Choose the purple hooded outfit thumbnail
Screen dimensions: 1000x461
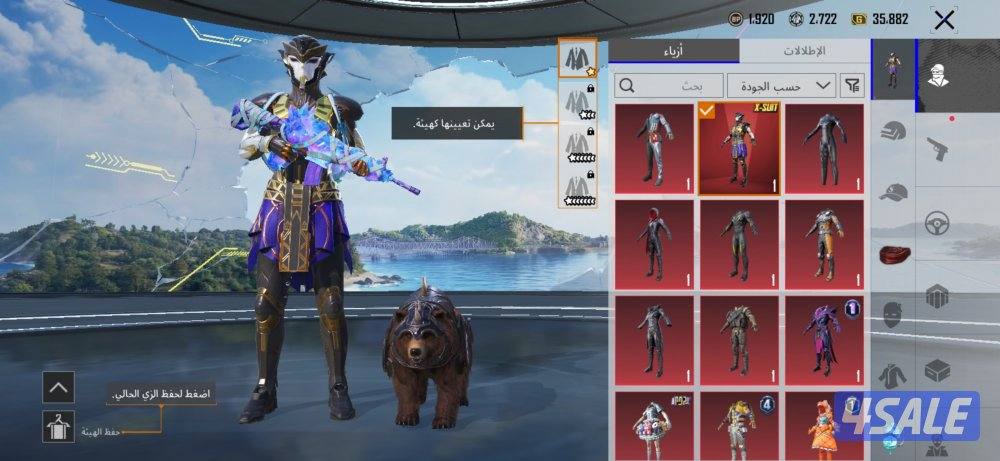pos(824,340)
